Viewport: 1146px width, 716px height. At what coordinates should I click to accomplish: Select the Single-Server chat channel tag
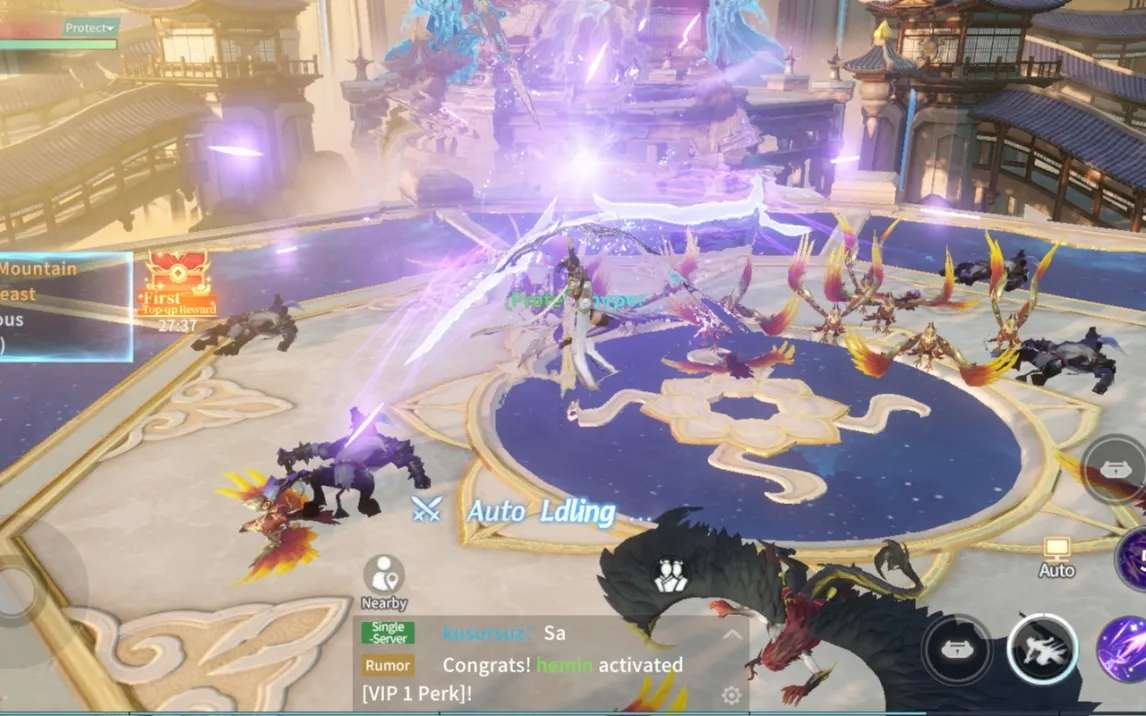pos(388,633)
